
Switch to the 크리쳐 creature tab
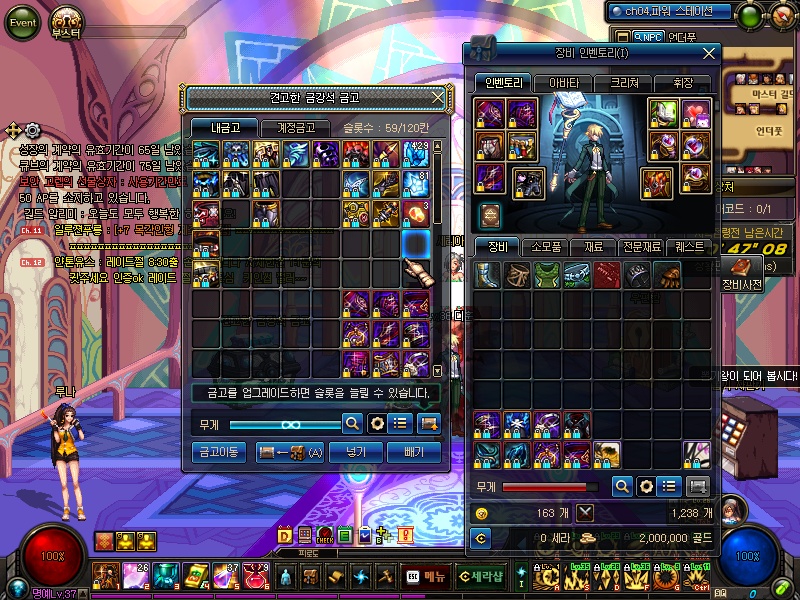[x=624, y=83]
